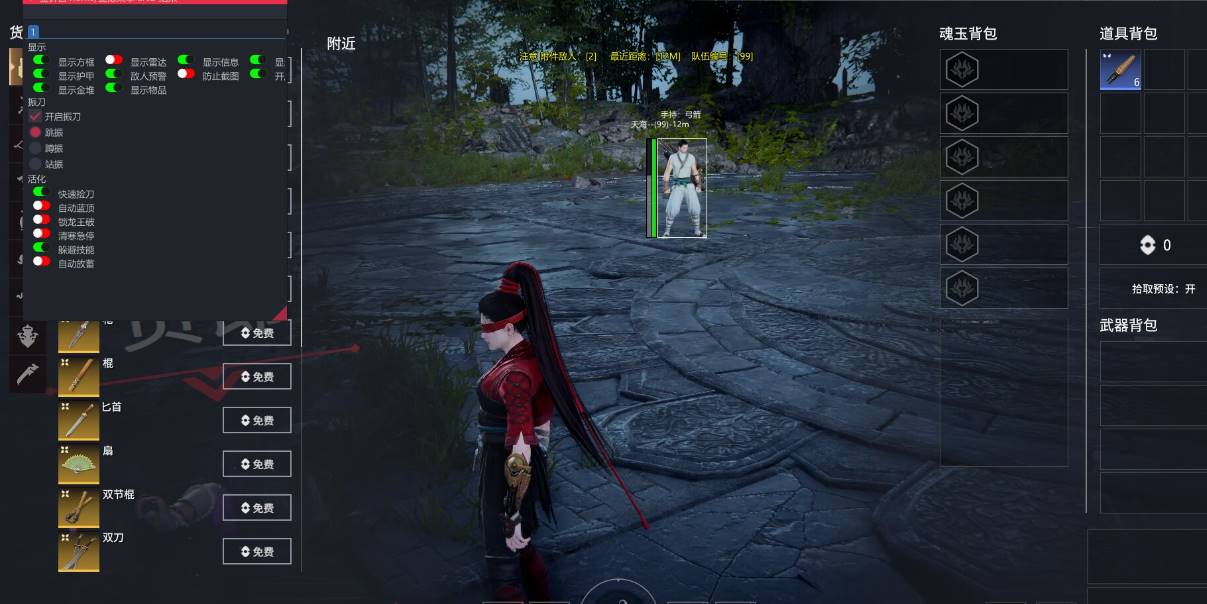Turn on the 锁龙王破 toggle
This screenshot has width=1207, height=604.
[41, 221]
